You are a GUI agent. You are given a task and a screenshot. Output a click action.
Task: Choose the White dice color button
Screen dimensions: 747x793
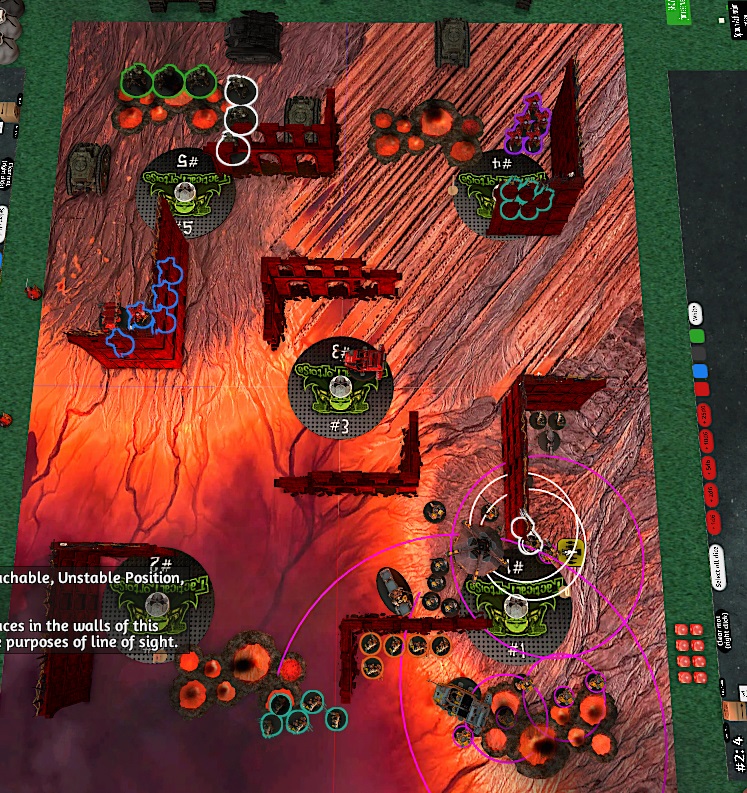tap(697, 316)
